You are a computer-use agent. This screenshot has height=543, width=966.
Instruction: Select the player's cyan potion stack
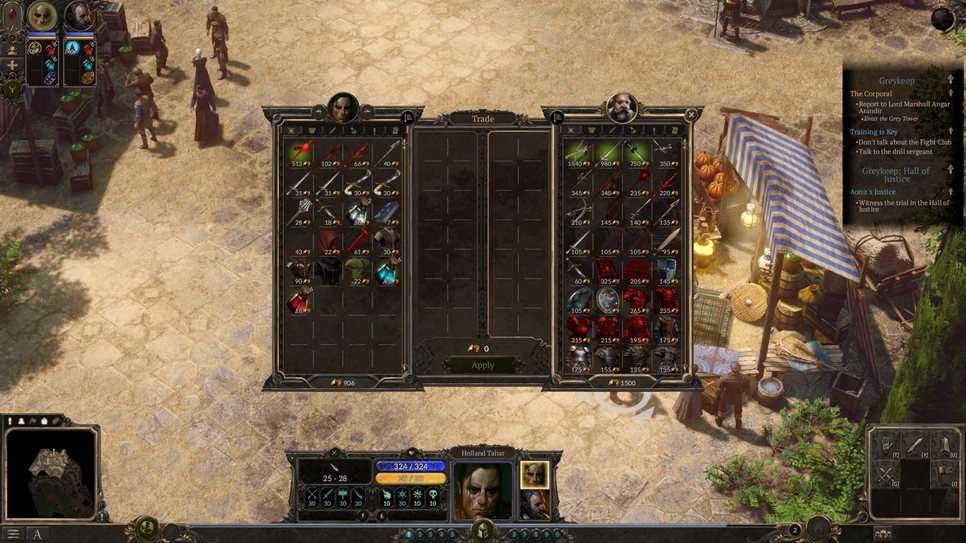pyautogui.click(x=387, y=270)
